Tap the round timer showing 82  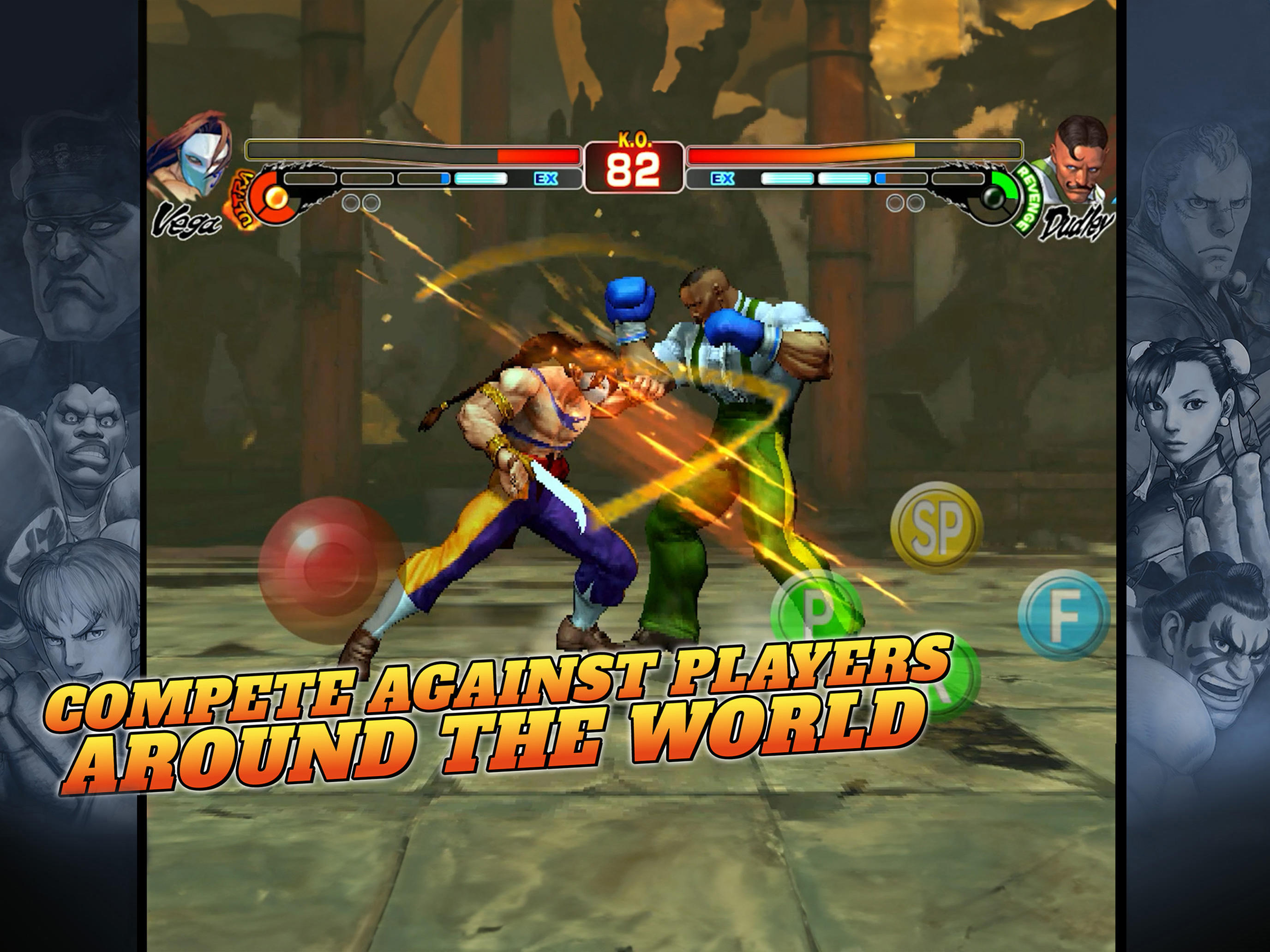click(635, 169)
